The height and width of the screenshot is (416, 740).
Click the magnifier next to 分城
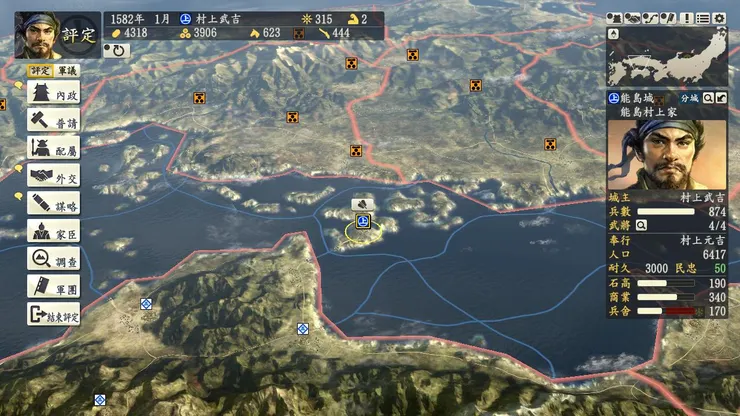point(708,98)
